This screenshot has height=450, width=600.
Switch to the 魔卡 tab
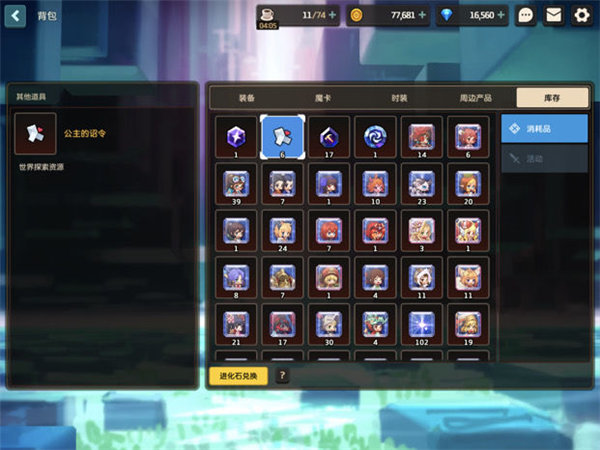(323, 97)
